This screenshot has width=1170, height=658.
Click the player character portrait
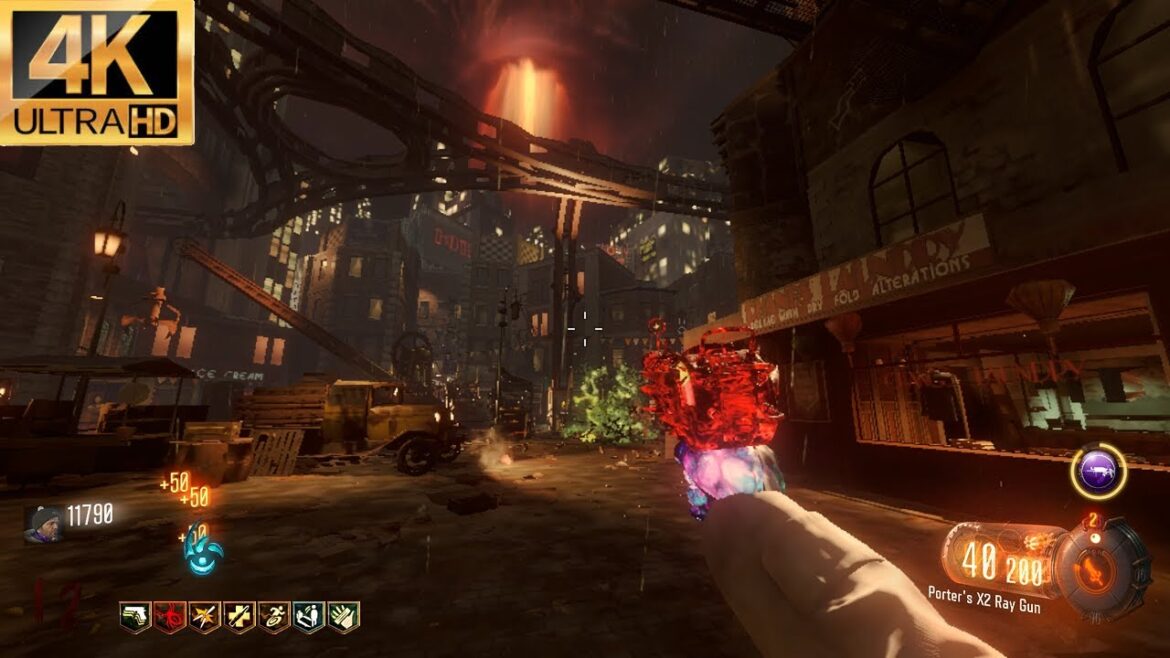[44, 523]
